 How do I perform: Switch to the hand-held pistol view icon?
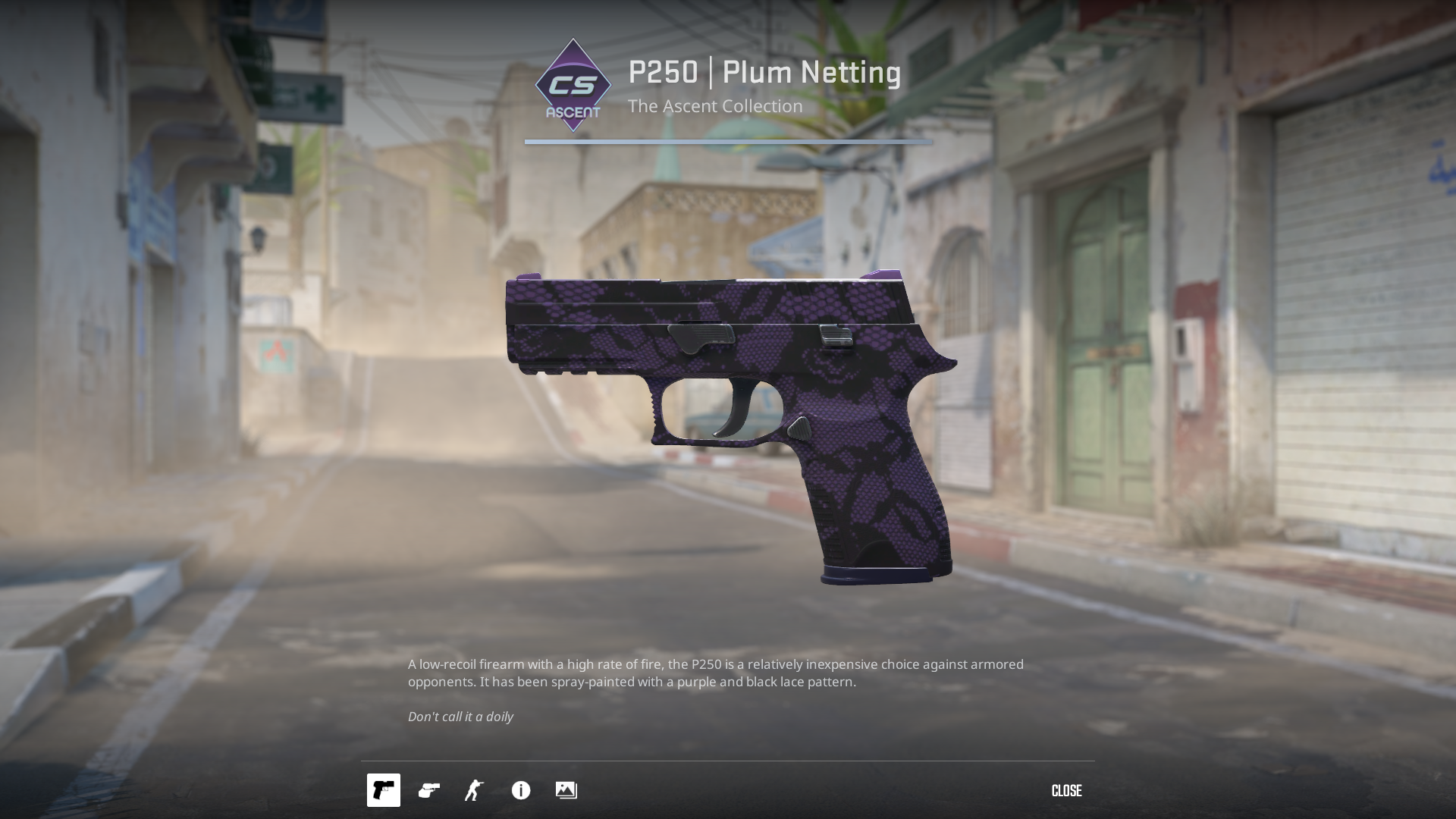point(429,790)
